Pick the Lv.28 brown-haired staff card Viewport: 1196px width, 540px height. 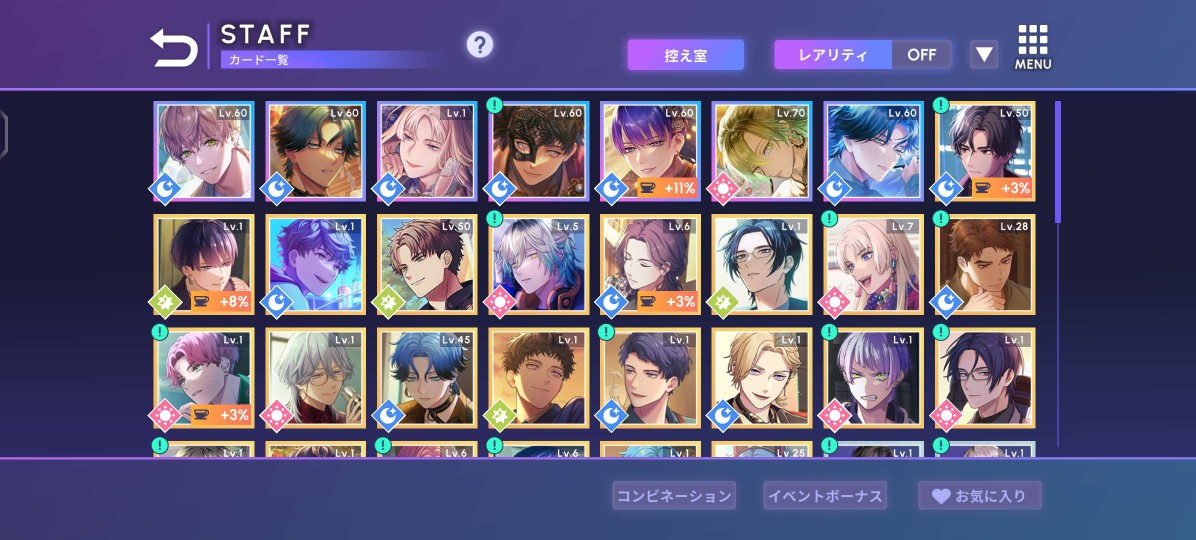(x=985, y=264)
